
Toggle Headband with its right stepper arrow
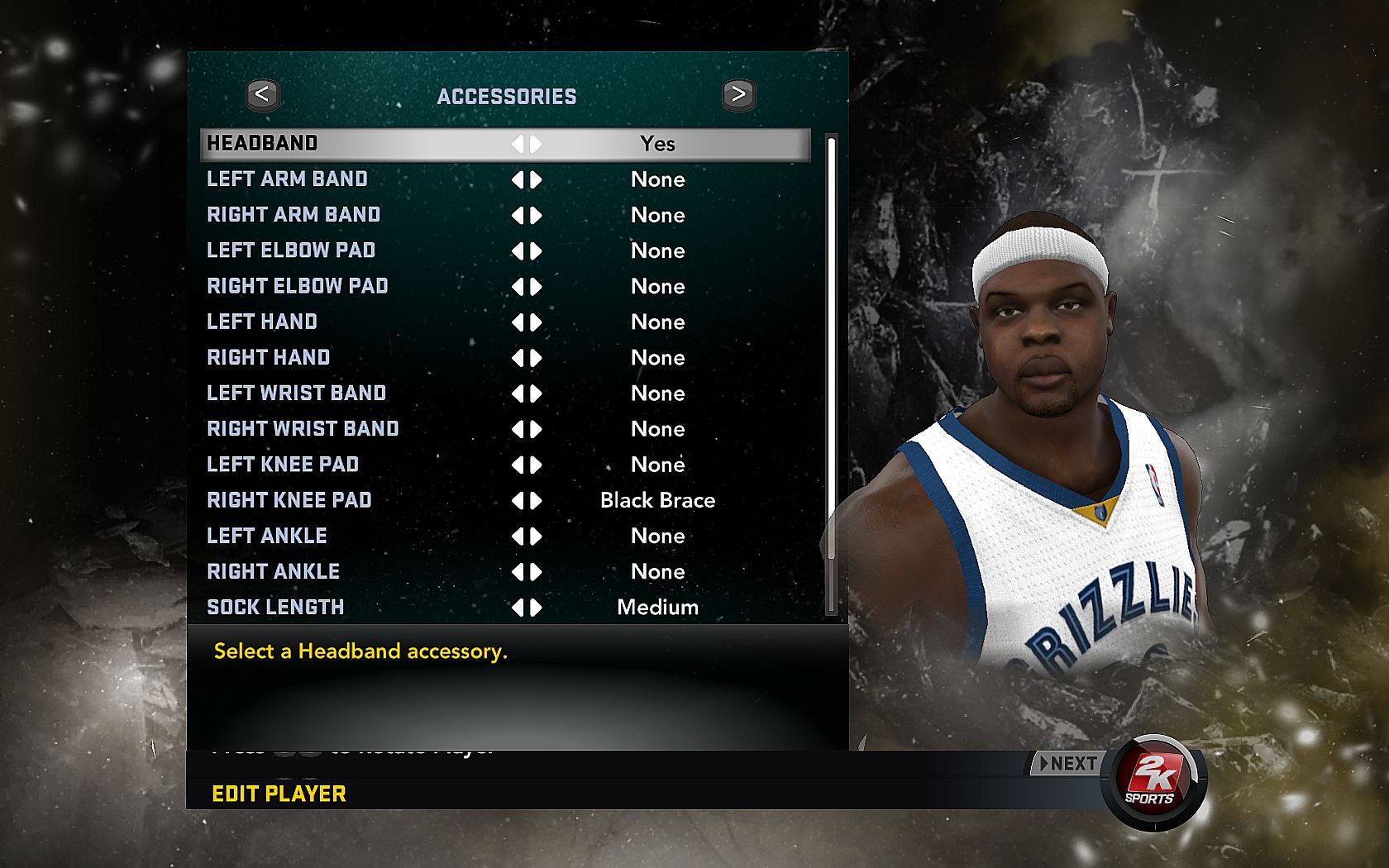(x=537, y=144)
